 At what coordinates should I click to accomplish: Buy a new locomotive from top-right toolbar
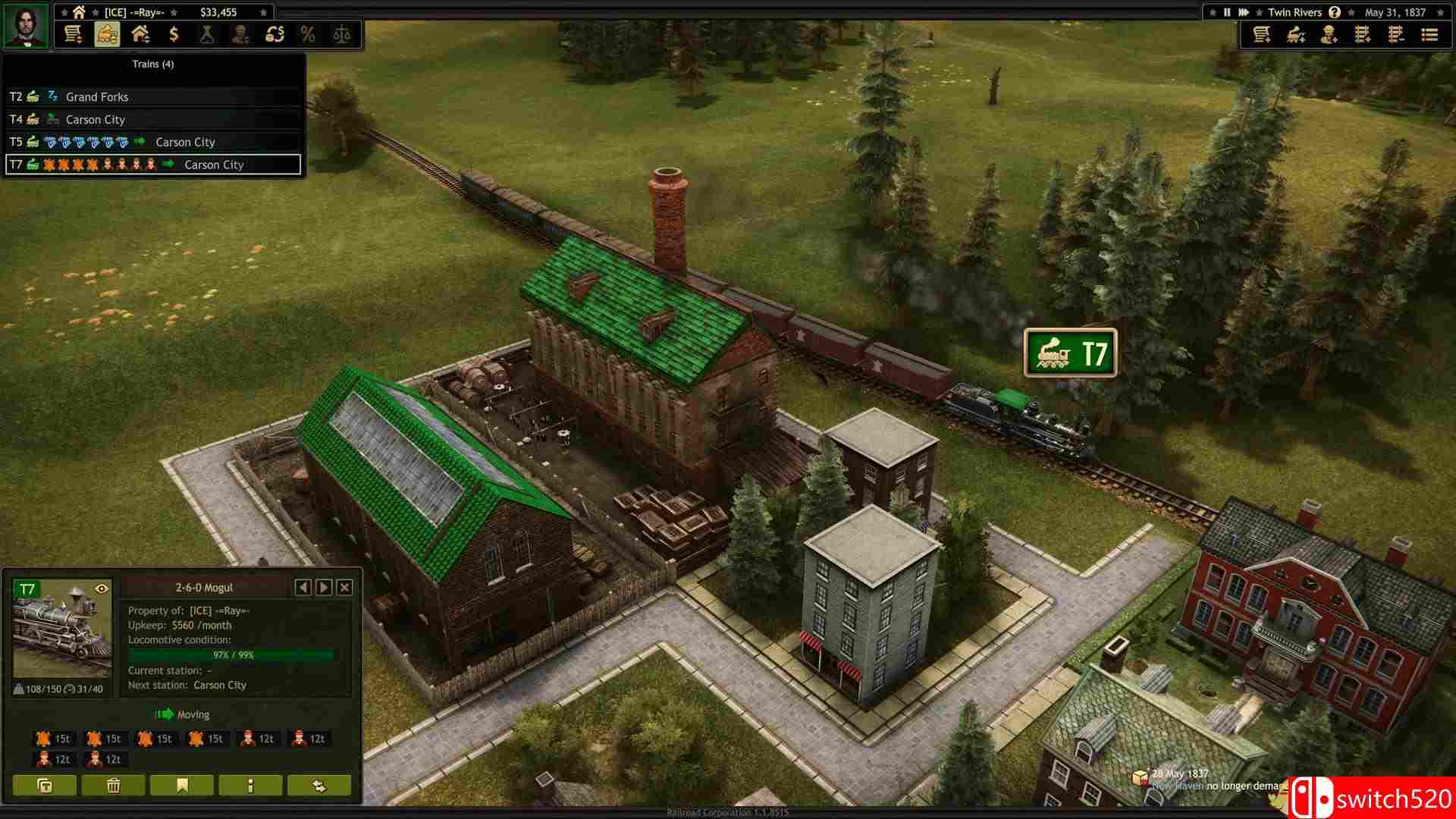pyautogui.click(x=1294, y=35)
